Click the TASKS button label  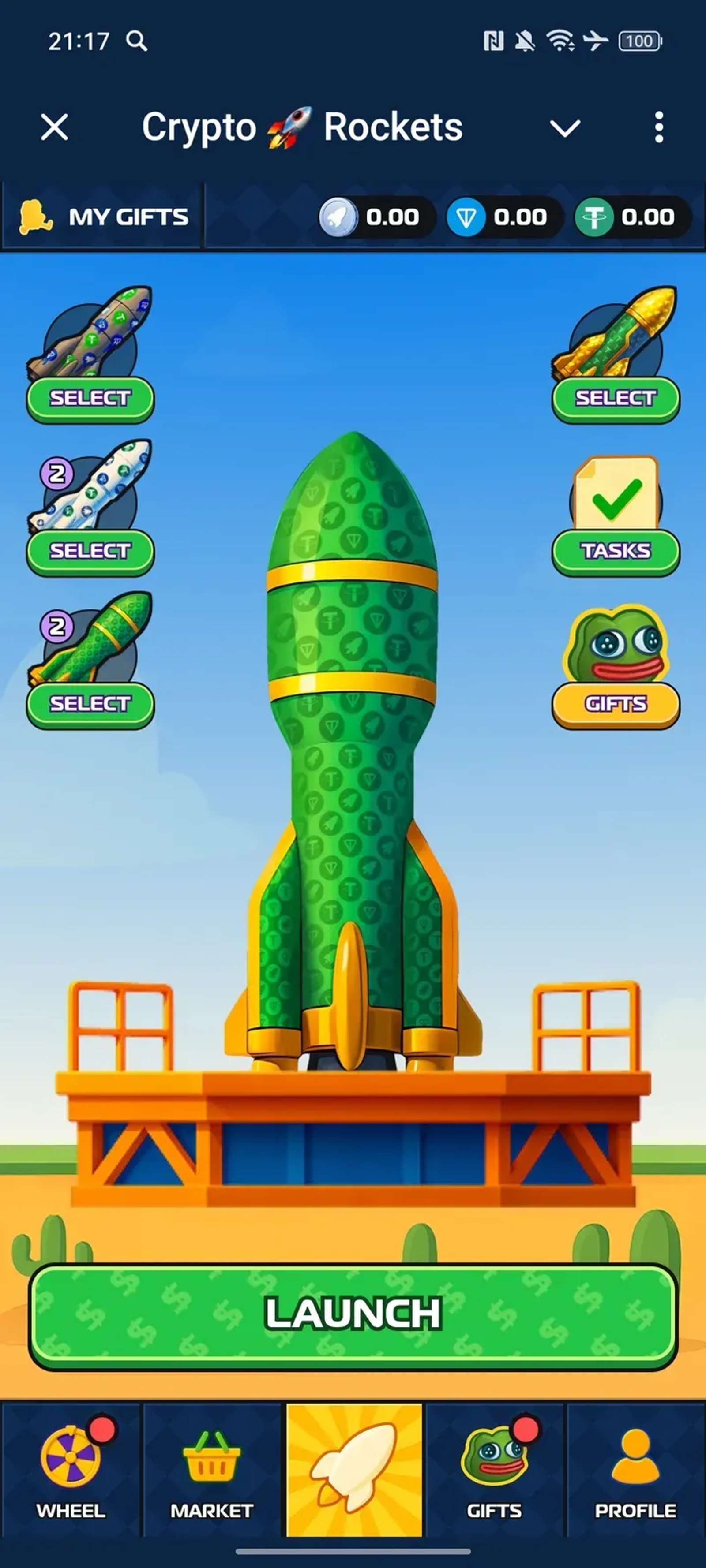[615, 551]
